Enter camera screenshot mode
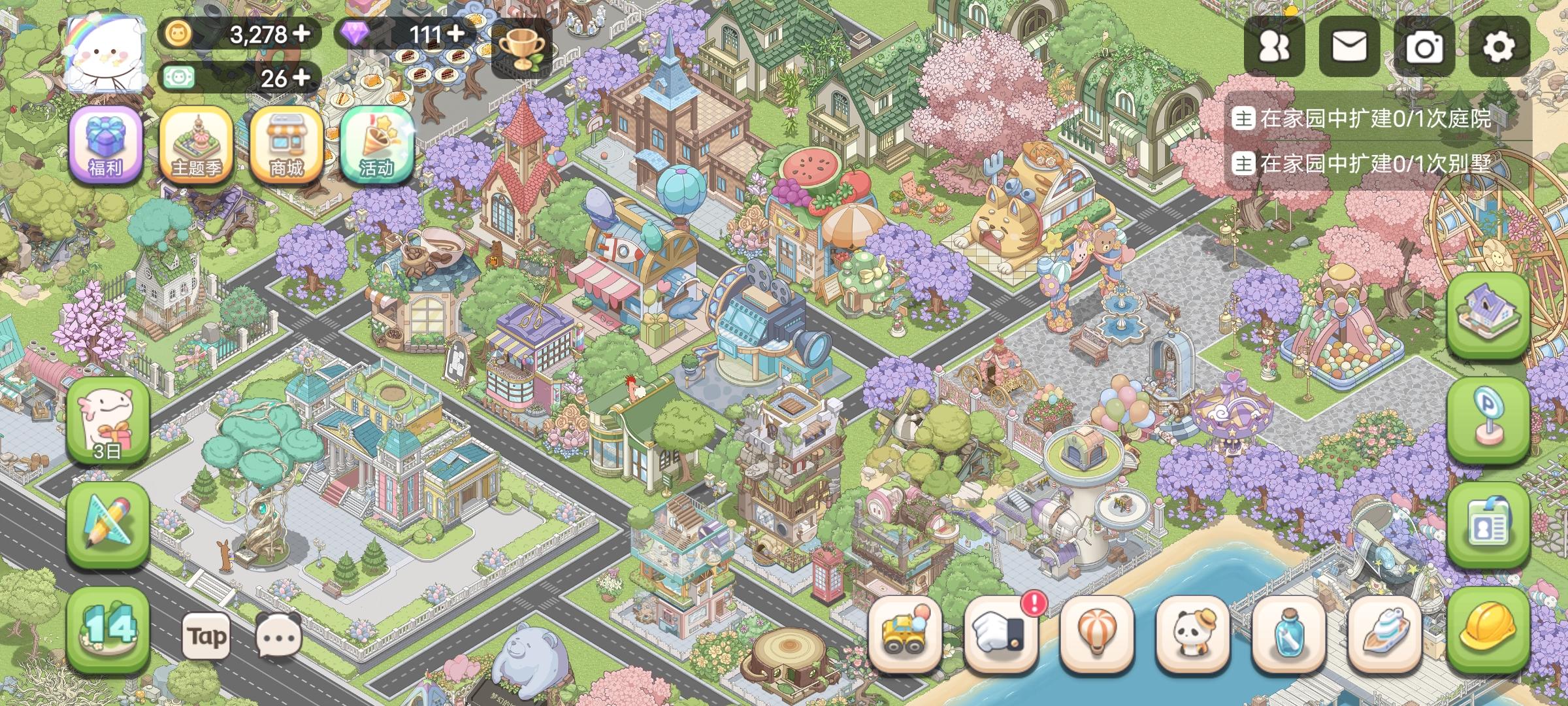Image resolution: width=1568 pixels, height=706 pixels. [1422, 47]
